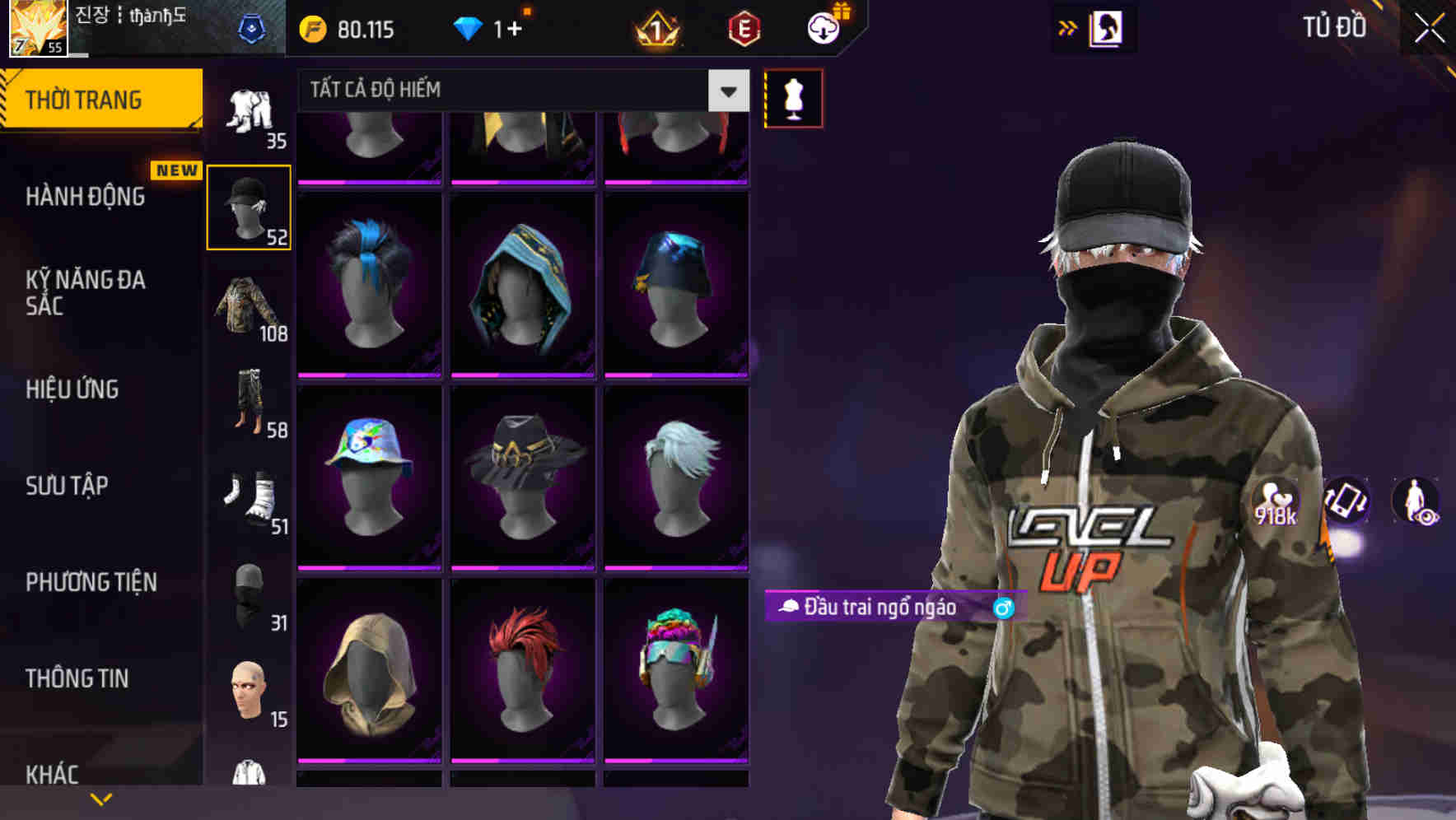The height and width of the screenshot is (820, 1456).
Task: Expand the sidebar with the yellow down chevron
Action: tap(100, 797)
